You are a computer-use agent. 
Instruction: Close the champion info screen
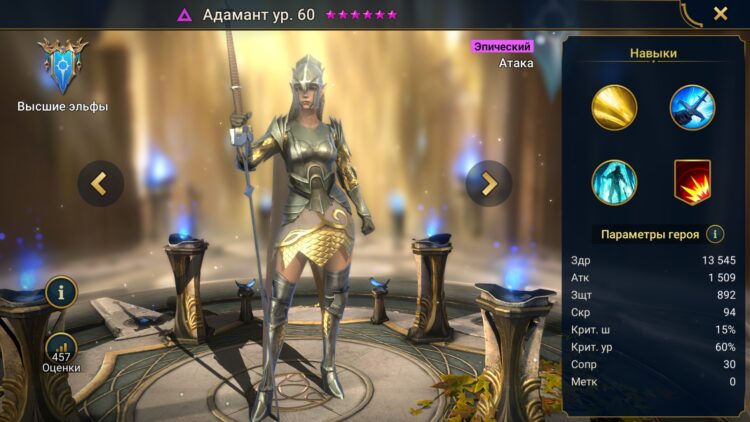click(x=720, y=14)
